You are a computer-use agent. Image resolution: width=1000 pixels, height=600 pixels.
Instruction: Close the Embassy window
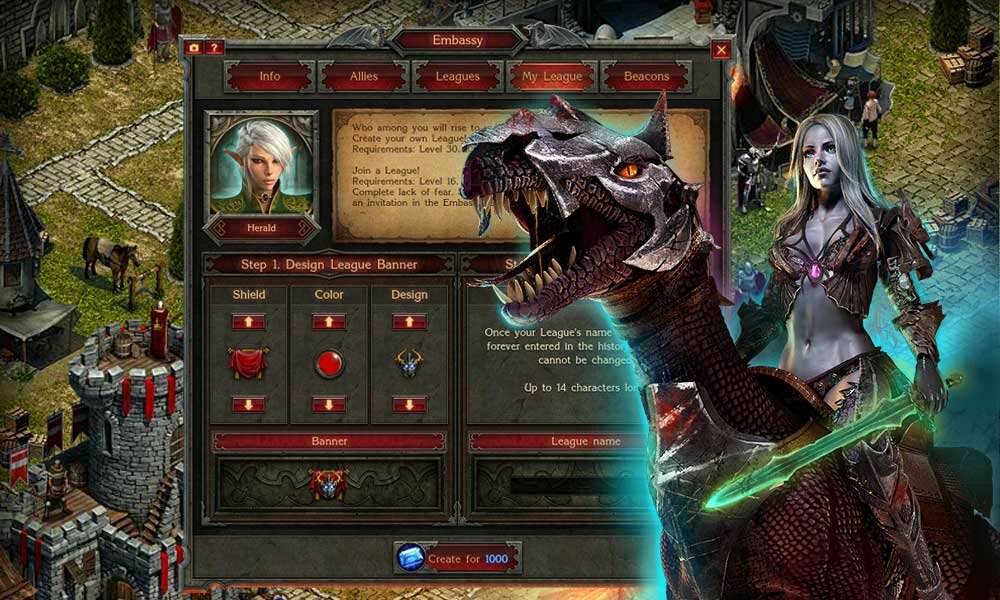click(721, 49)
